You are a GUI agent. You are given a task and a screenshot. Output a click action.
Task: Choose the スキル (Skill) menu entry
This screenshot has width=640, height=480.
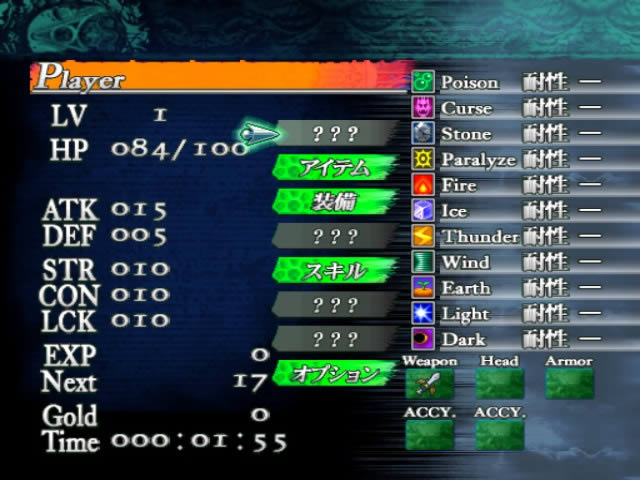334,270
